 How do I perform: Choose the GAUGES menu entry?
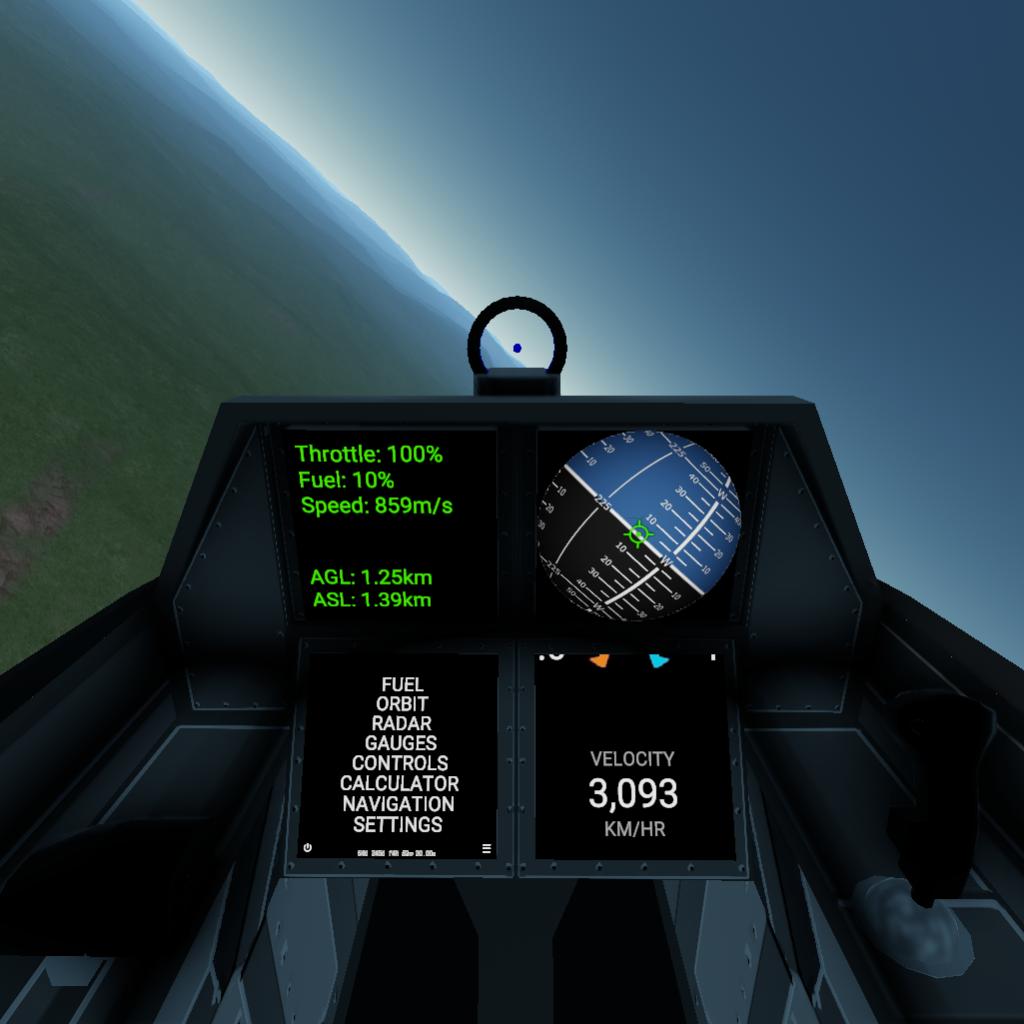coord(401,743)
